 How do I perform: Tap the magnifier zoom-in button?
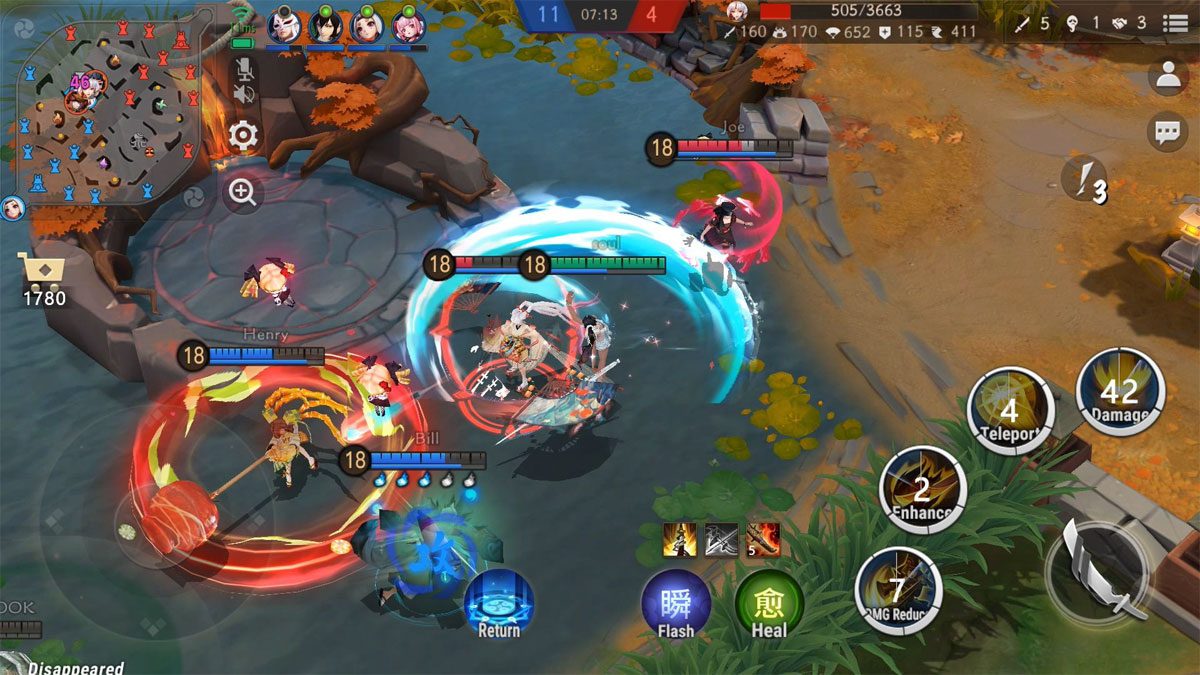coord(243,191)
